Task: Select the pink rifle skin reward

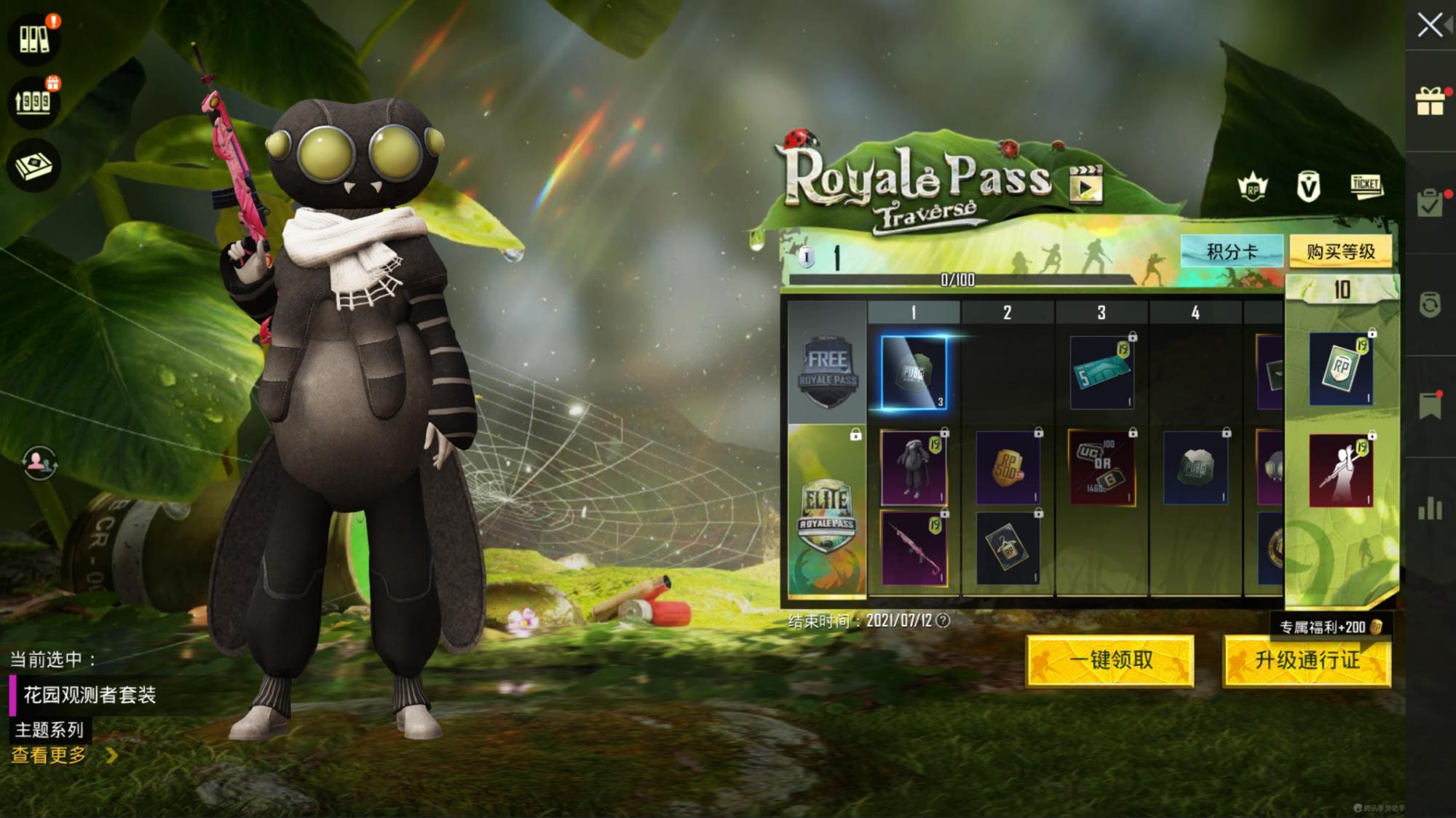Action: pyautogui.click(x=914, y=548)
